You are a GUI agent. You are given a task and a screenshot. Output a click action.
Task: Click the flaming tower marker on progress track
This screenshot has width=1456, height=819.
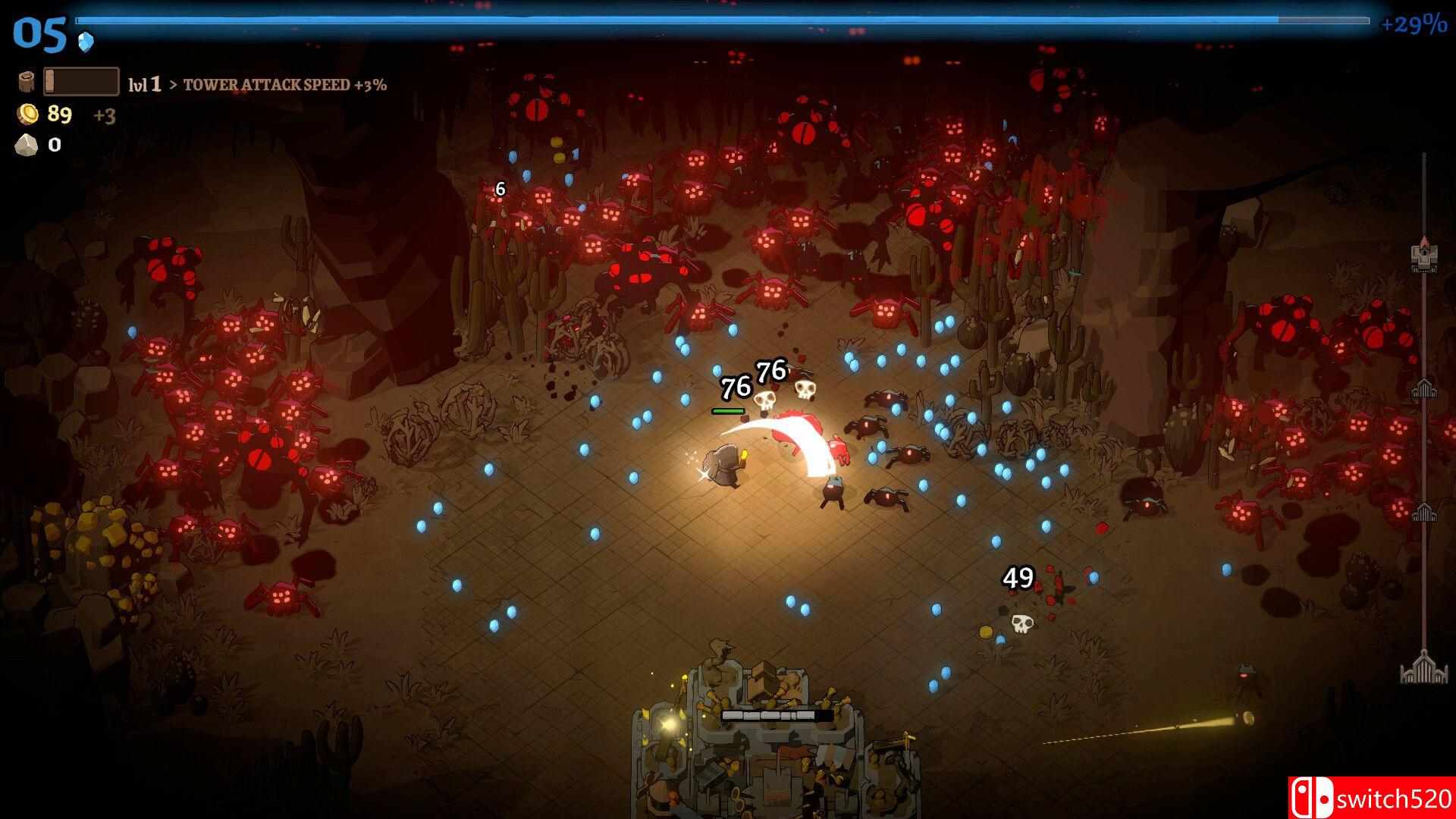1424,256
